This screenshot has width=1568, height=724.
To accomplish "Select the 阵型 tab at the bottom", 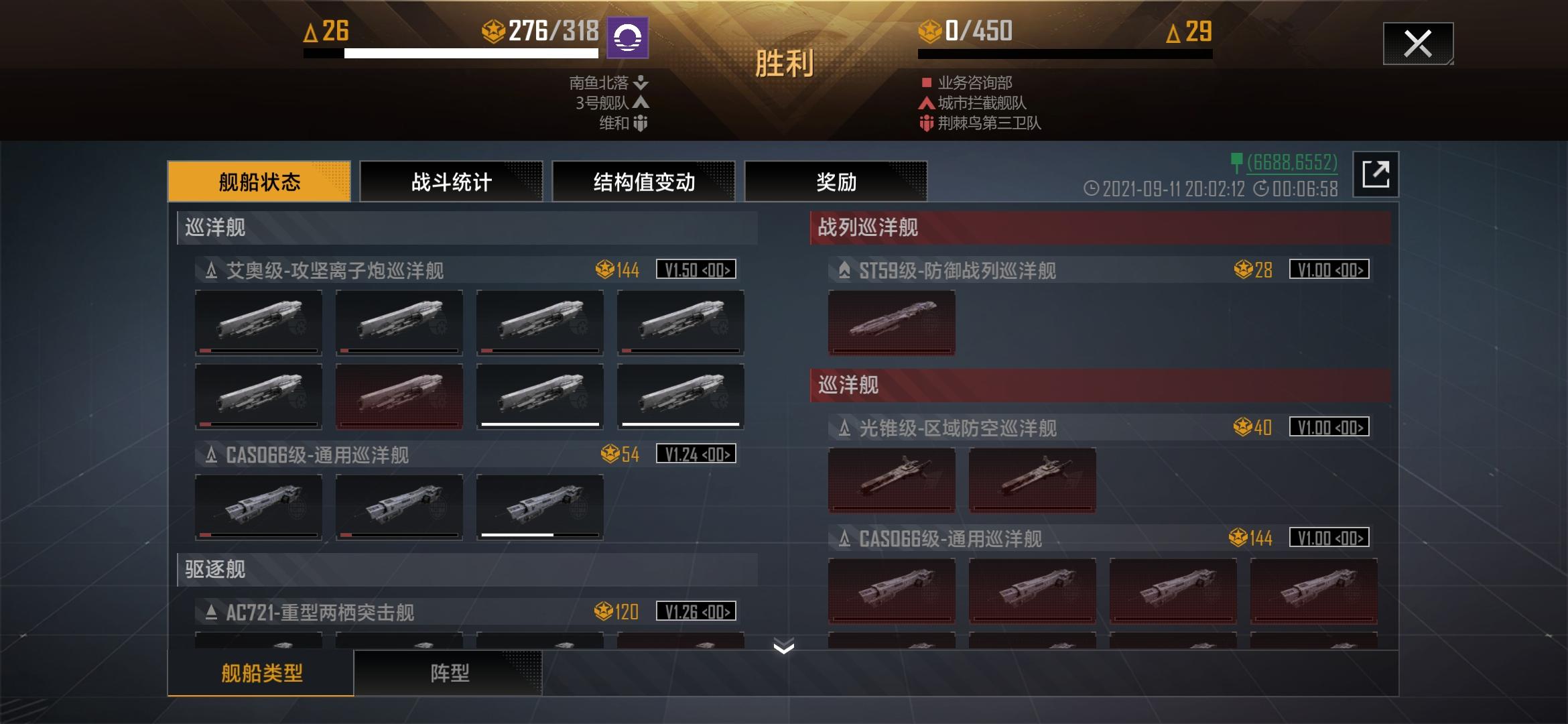I will pos(449,675).
